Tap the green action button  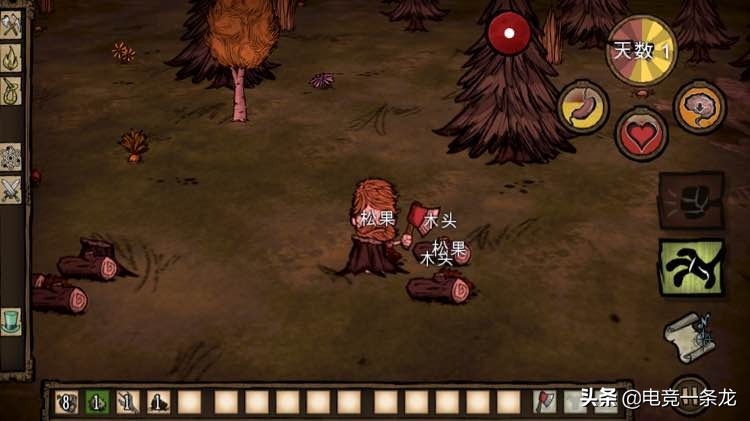click(x=692, y=267)
